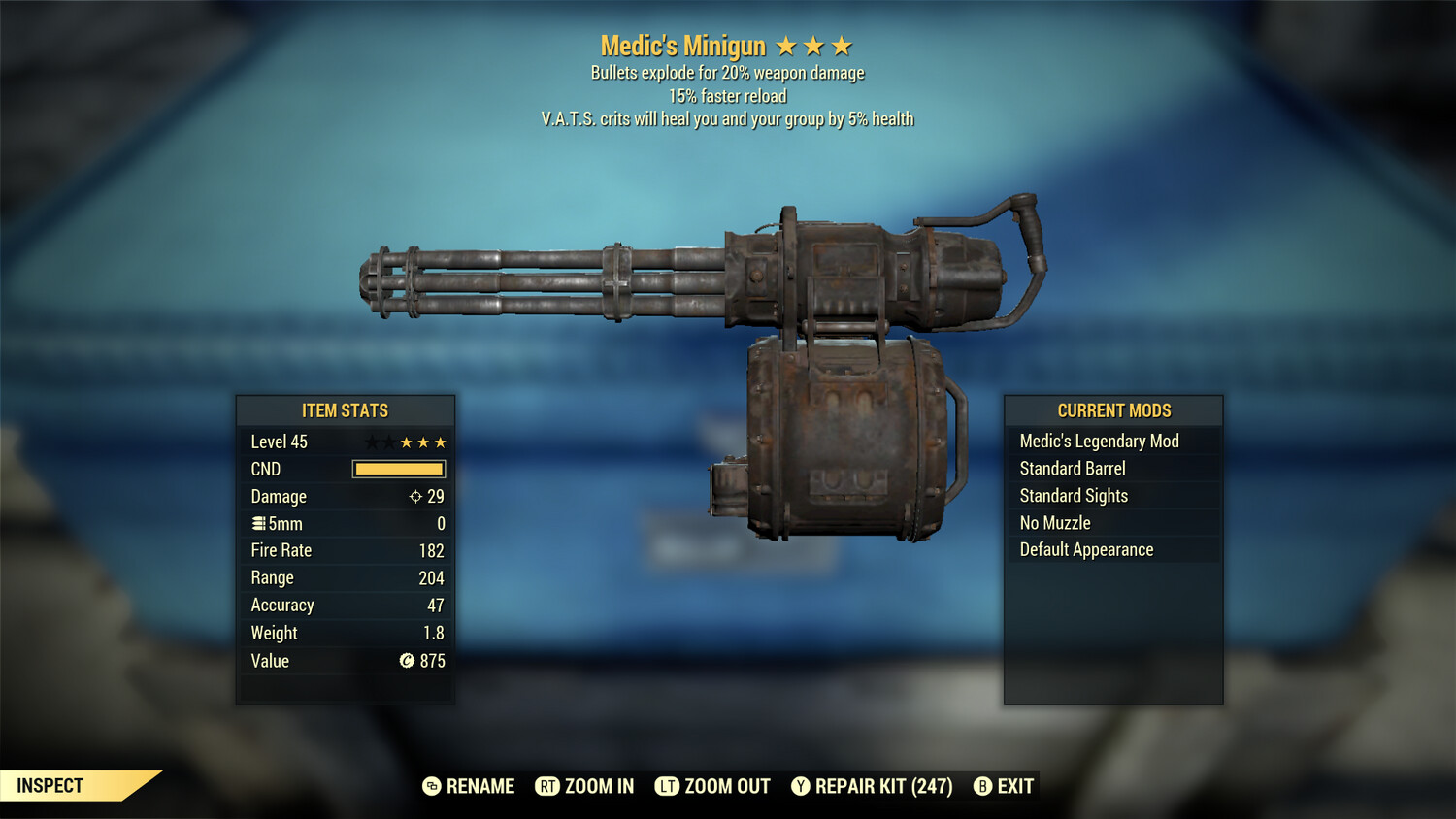Screen dimensions: 1456x819
Task: Click the CND condition bar
Action: point(398,469)
